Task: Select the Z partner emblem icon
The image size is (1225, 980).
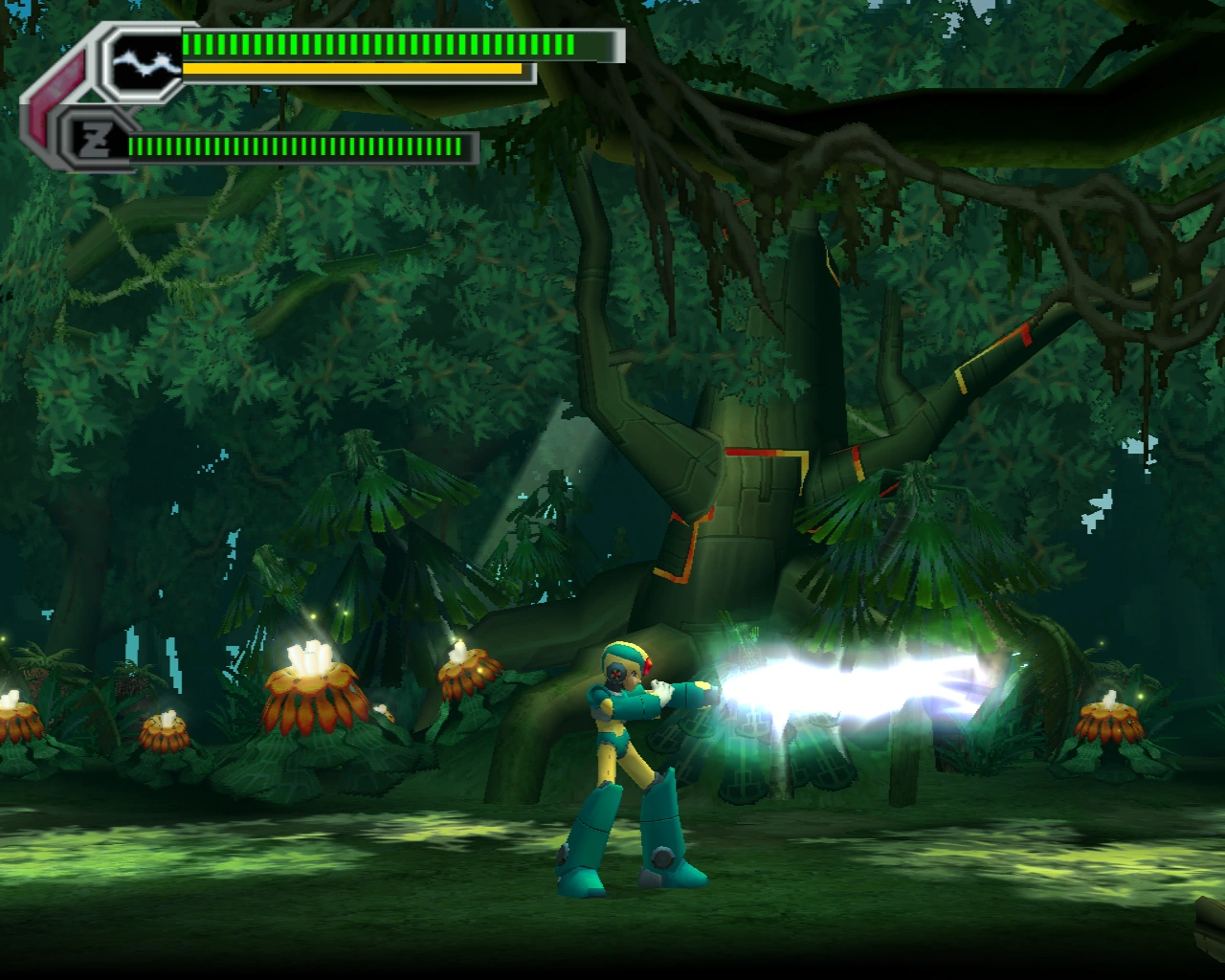Action: pyautogui.click(x=96, y=139)
